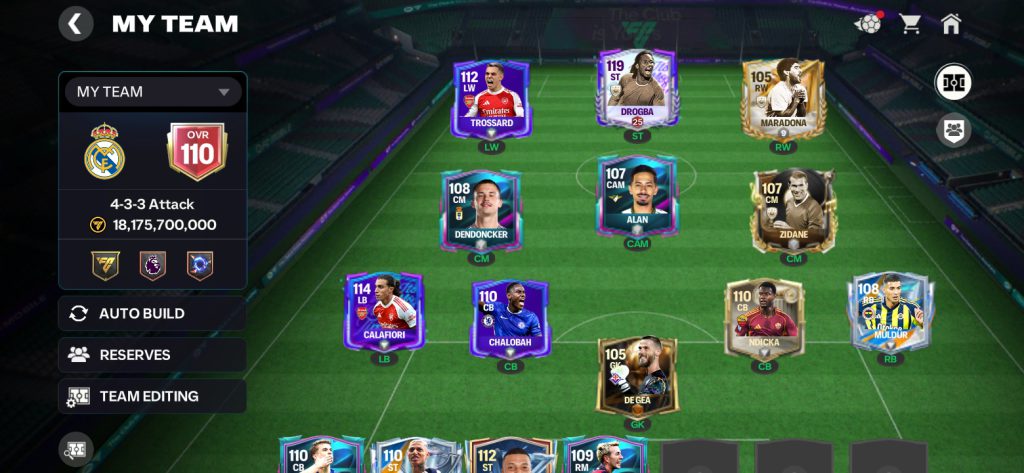Choose the Maradona right wing card
The height and width of the screenshot is (473, 1024).
(783, 98)
